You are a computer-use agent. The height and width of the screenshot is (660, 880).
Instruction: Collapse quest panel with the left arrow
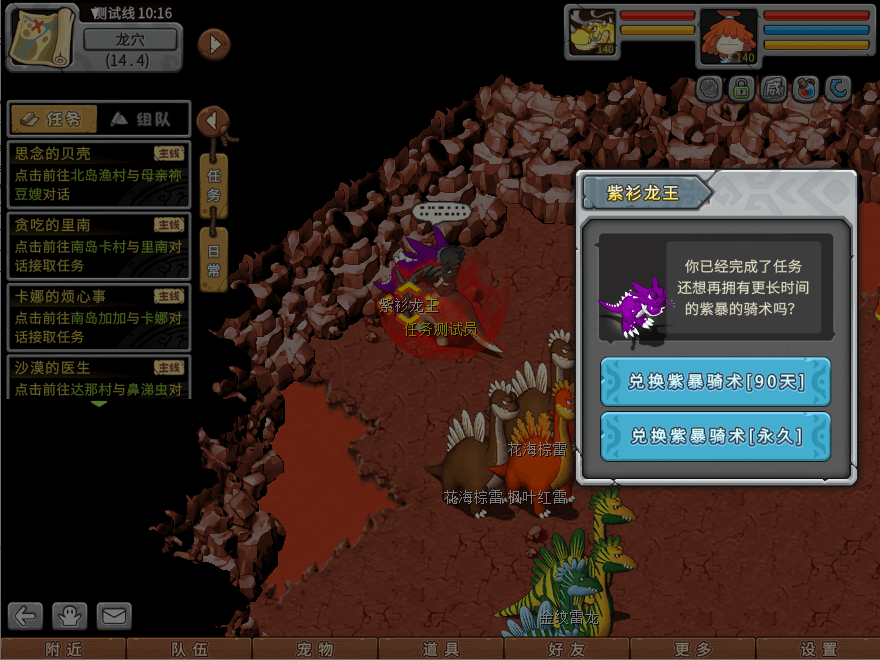pos(212,121)
